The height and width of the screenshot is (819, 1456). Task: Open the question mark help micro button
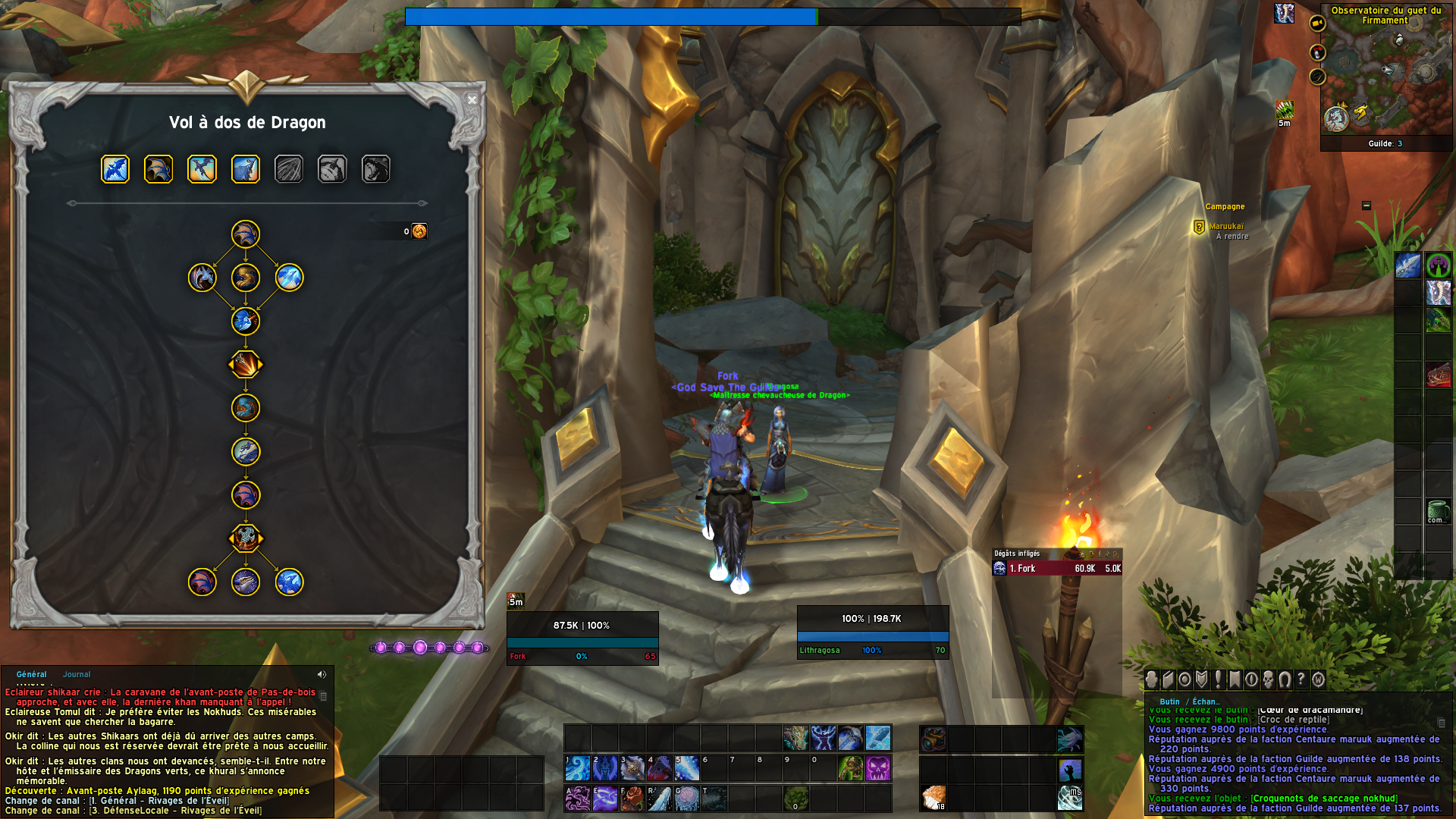pyautogui.click(x=1301, y=679)
